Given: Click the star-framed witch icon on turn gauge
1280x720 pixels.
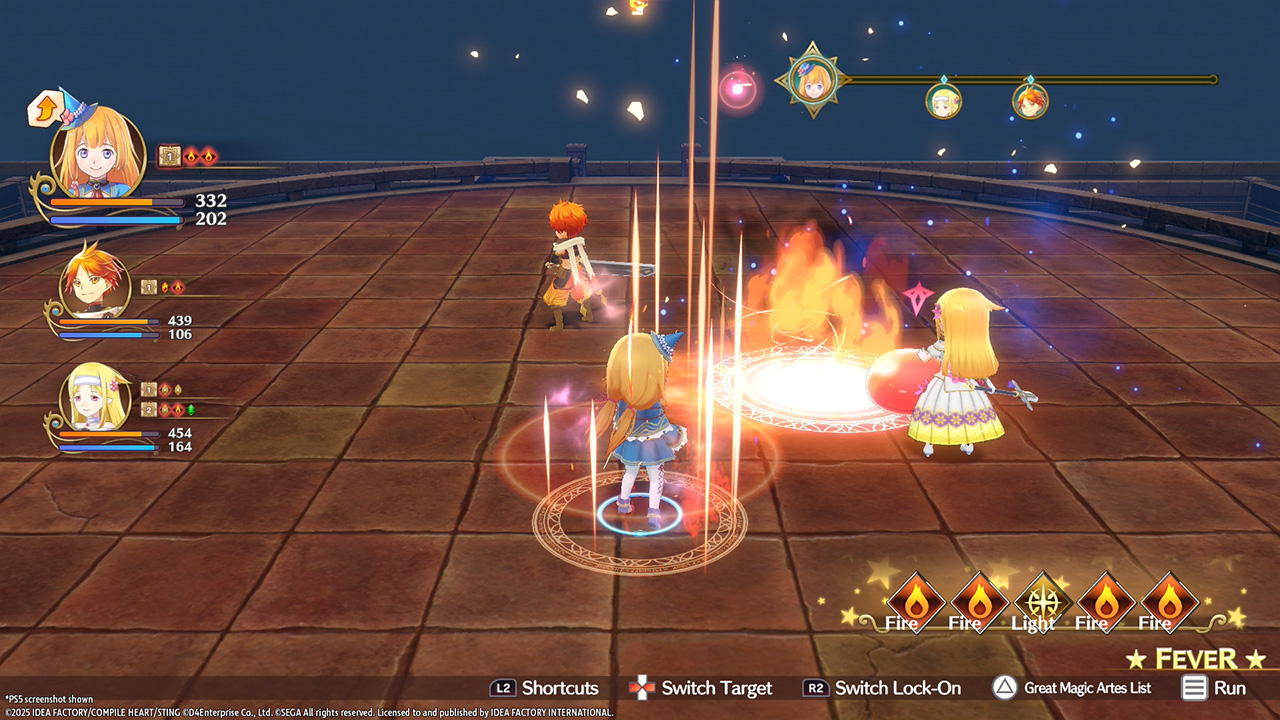Looking at the screenshot, I should pyautogui.click(x=812, y=80).
